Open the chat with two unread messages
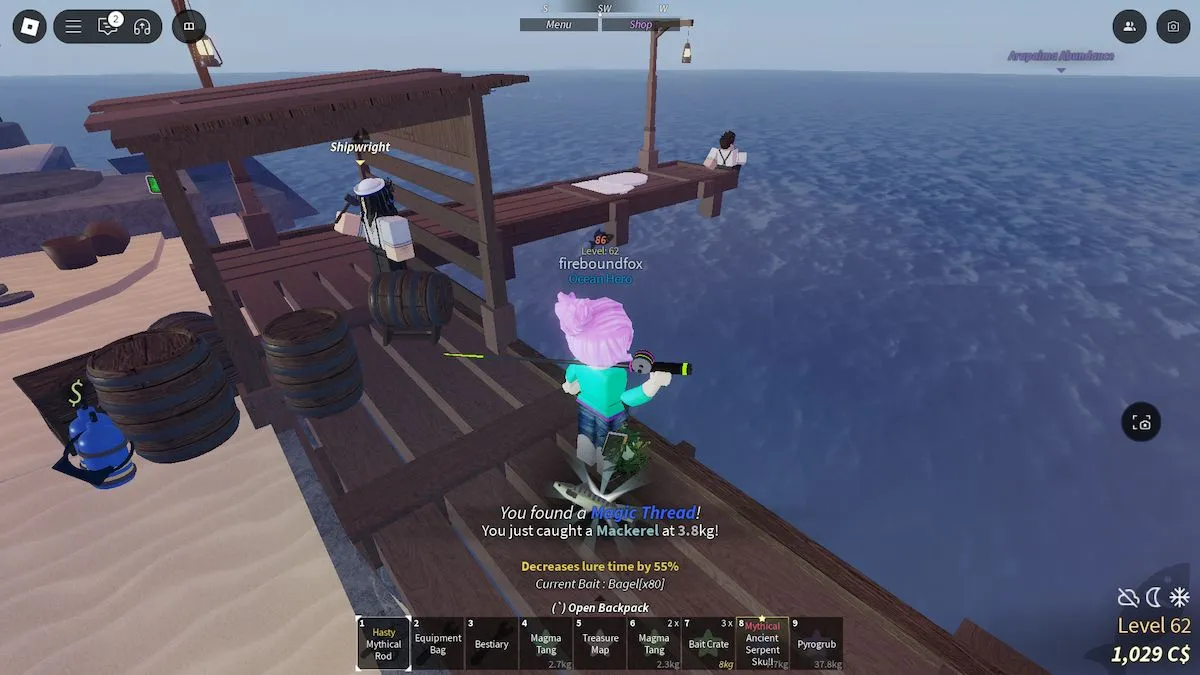 click(x=108, y=27)
